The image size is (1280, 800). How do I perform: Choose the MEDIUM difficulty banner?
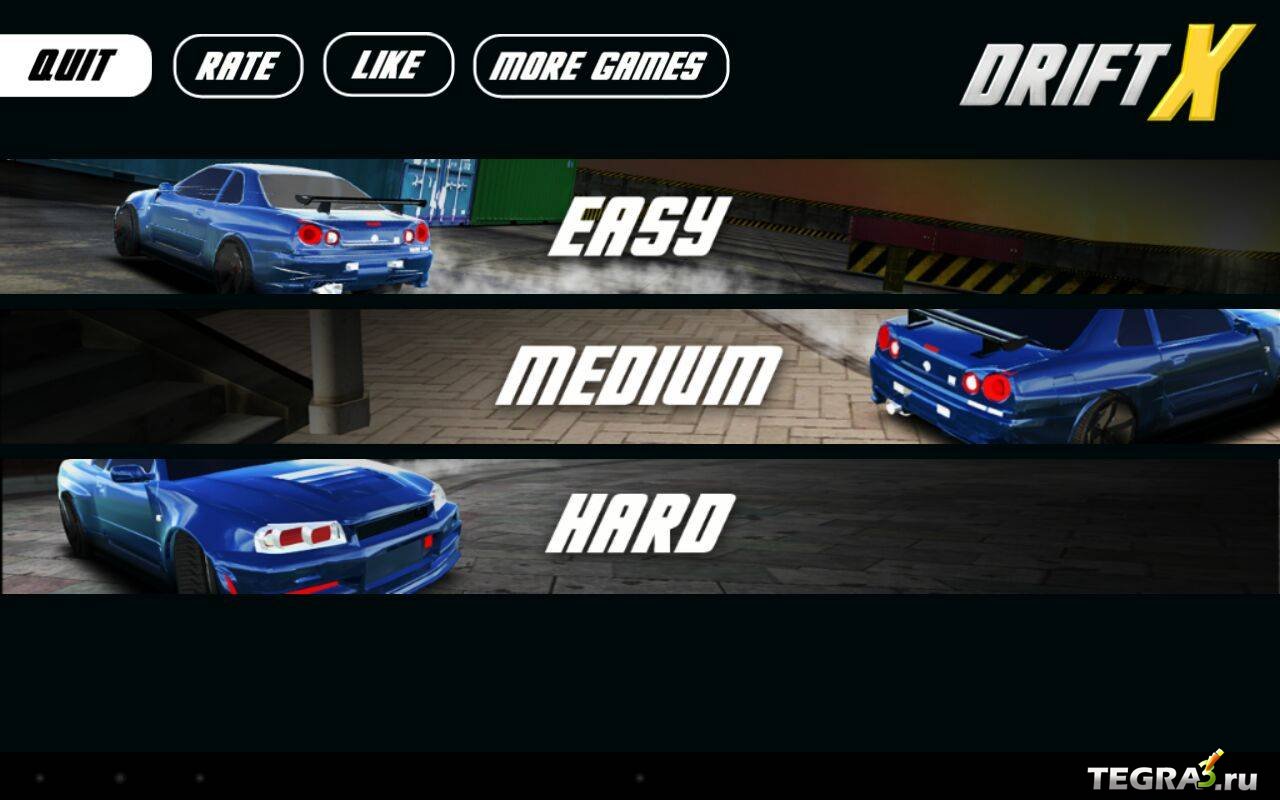click(640, 376)
